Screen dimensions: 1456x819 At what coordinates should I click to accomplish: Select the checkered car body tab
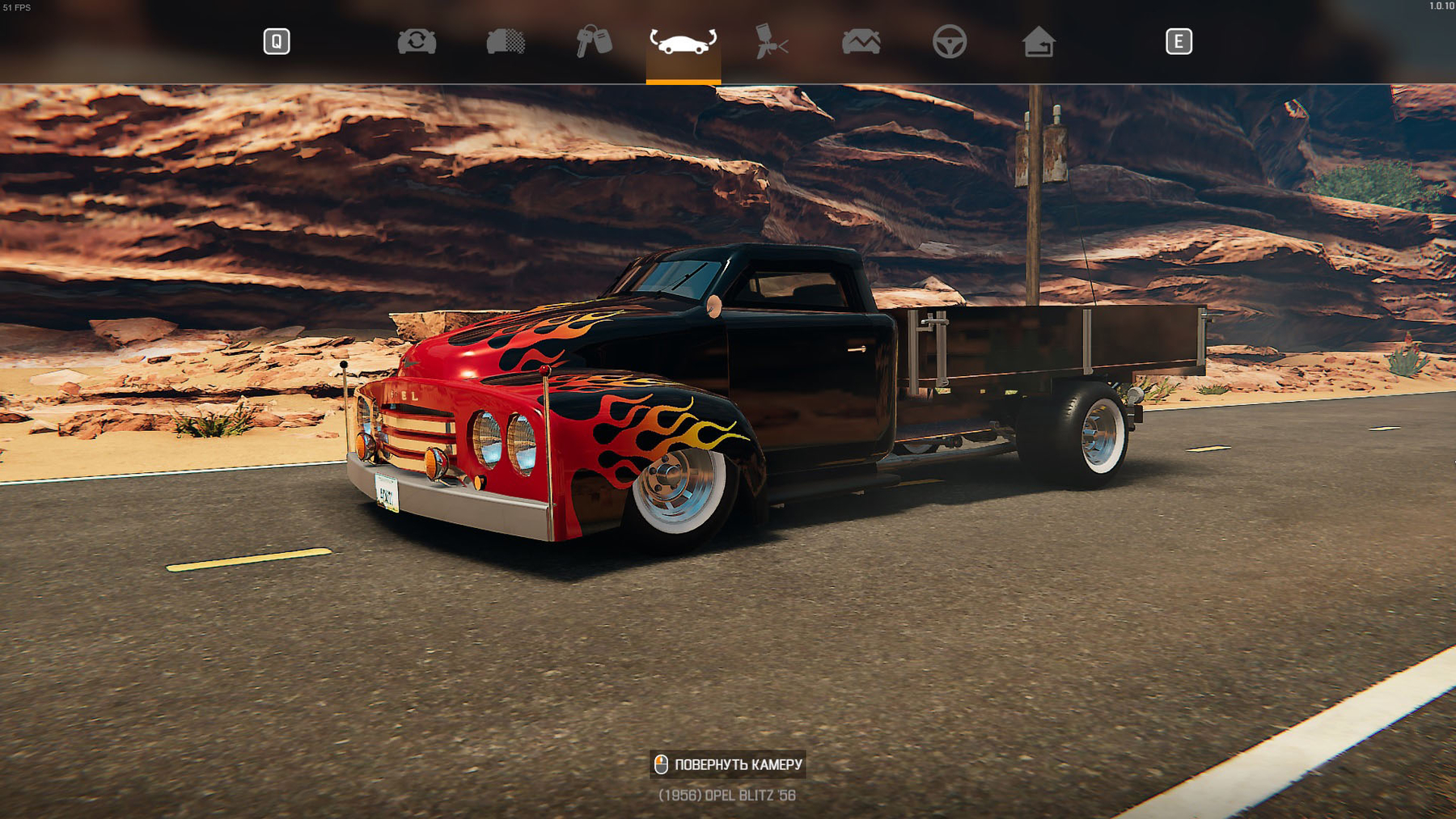pyautogui.click(x=506, y=41)
